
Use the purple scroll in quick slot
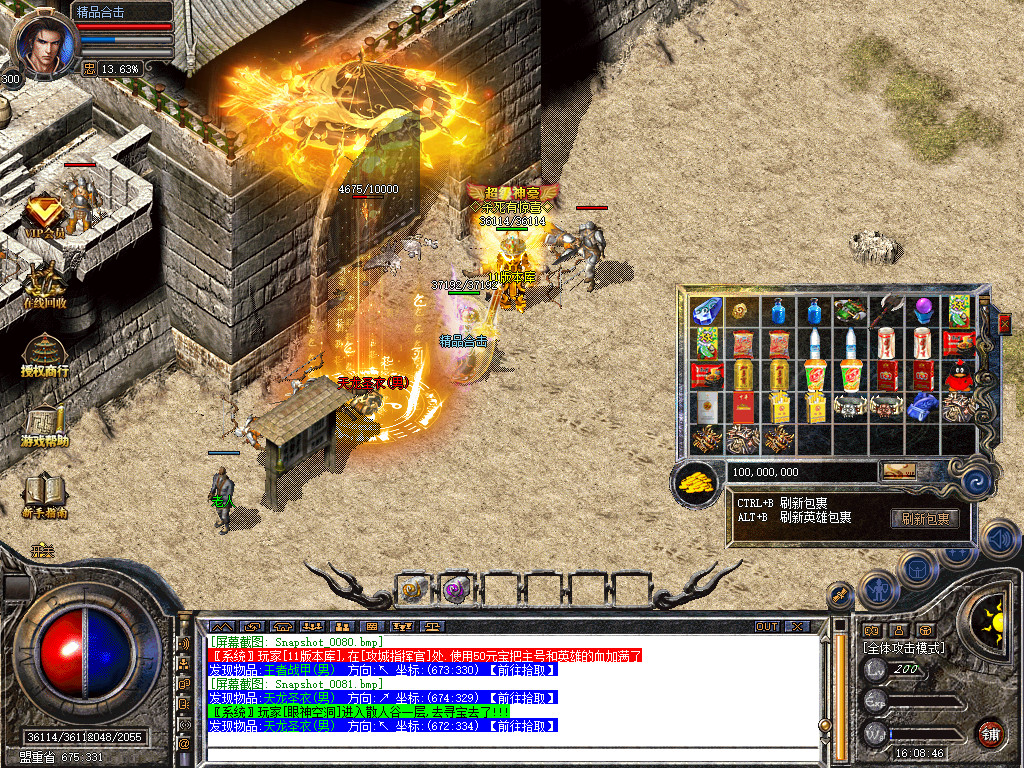click(x=457, y=590)
